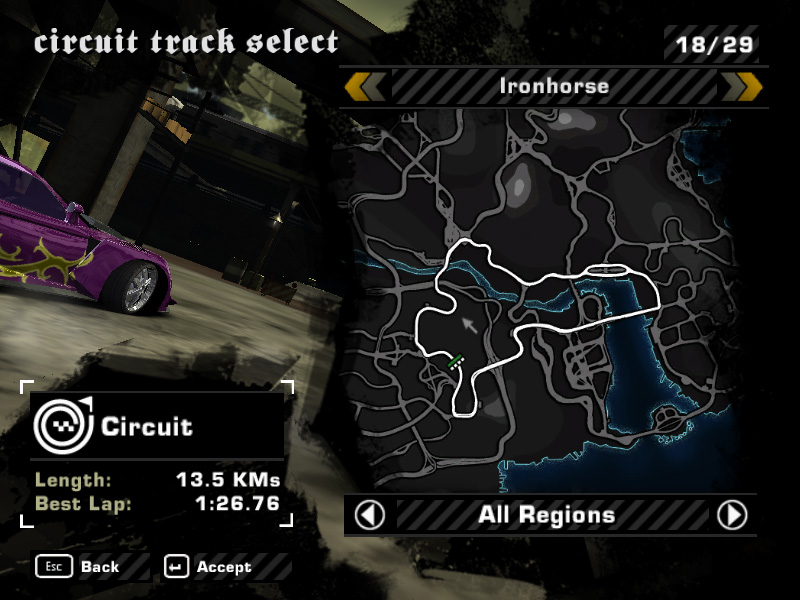This screenshot has width=800, height=600.
Task: Go to the previous track with the left arrow
Action: [364, 87]
